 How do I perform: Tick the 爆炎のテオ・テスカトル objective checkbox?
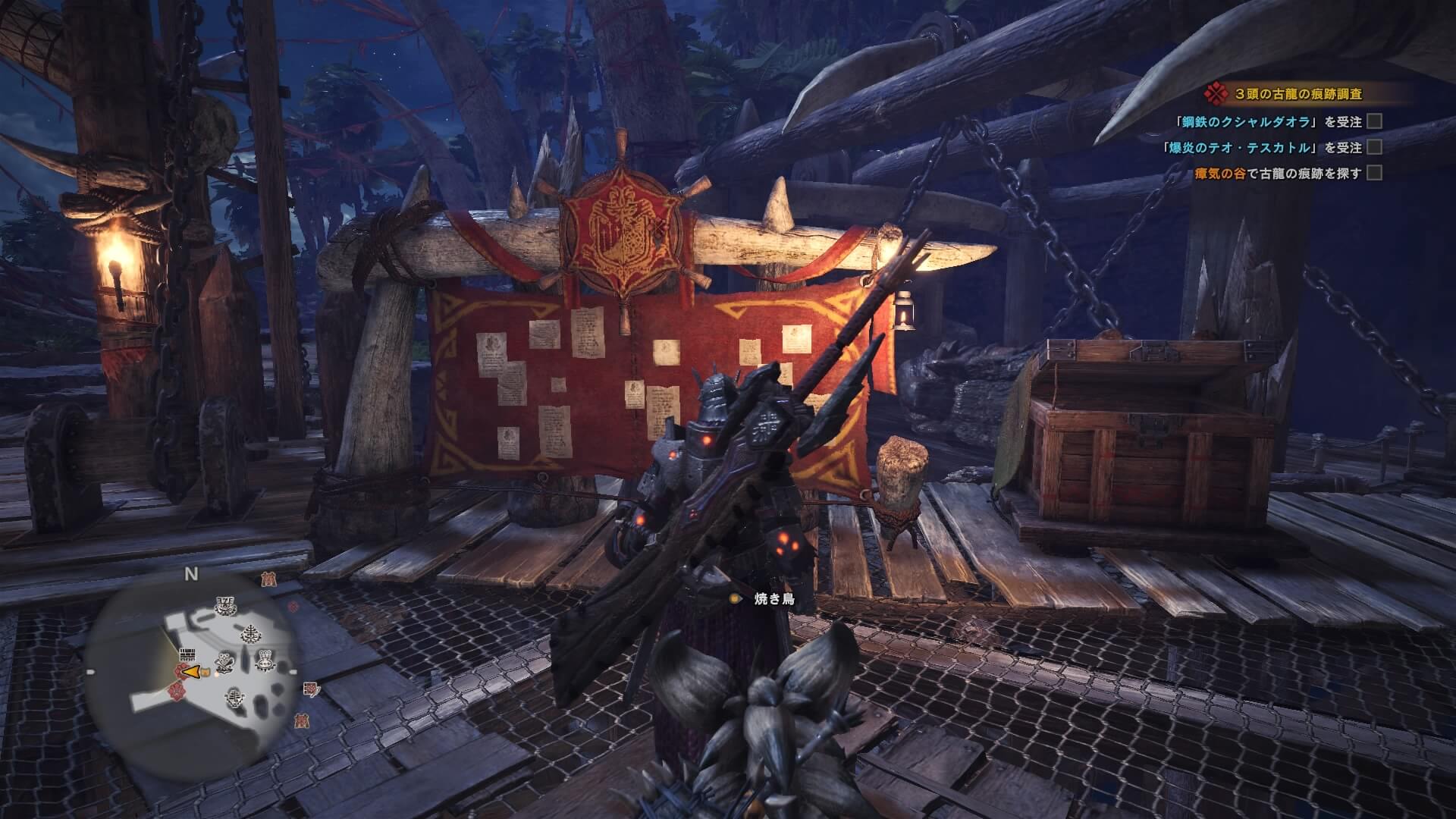click(1373, 147)
